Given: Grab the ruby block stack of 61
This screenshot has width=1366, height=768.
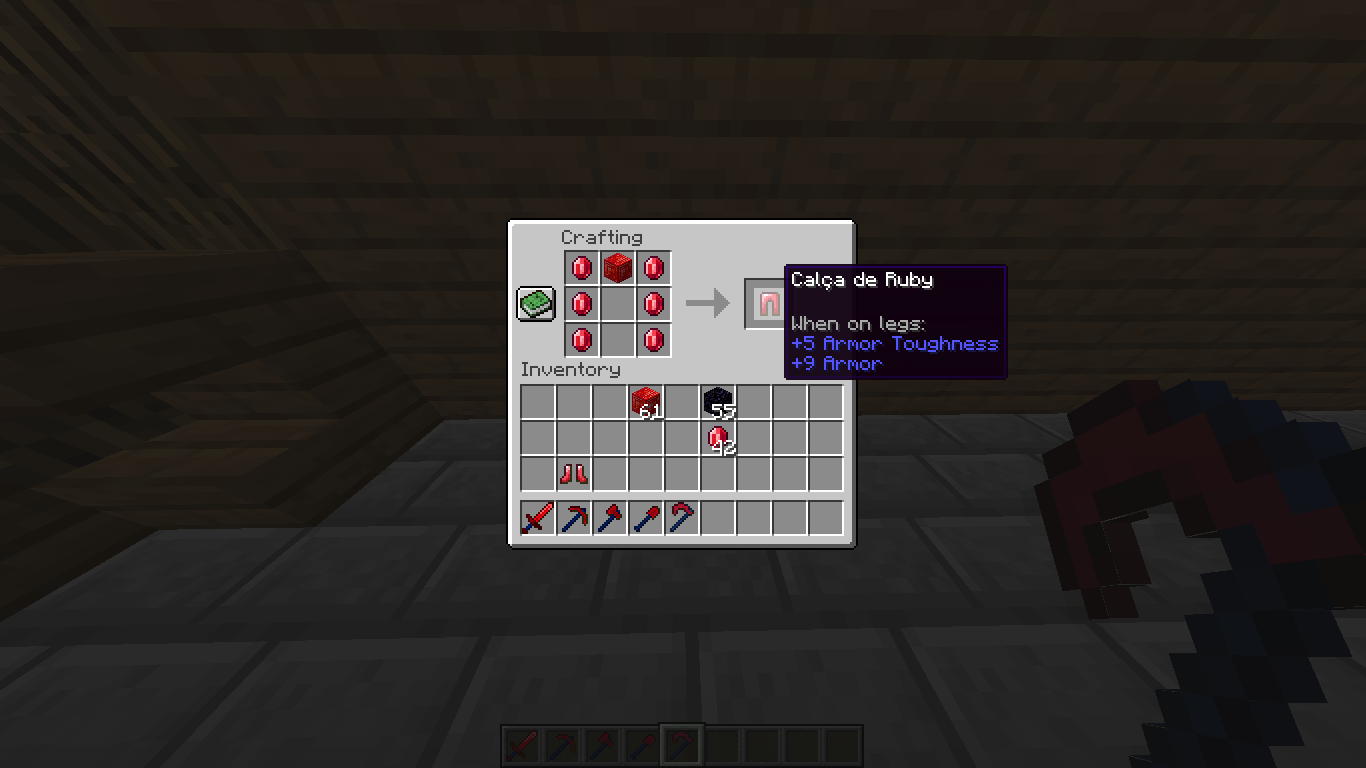Looking at the screenshot, I should 645,402.
